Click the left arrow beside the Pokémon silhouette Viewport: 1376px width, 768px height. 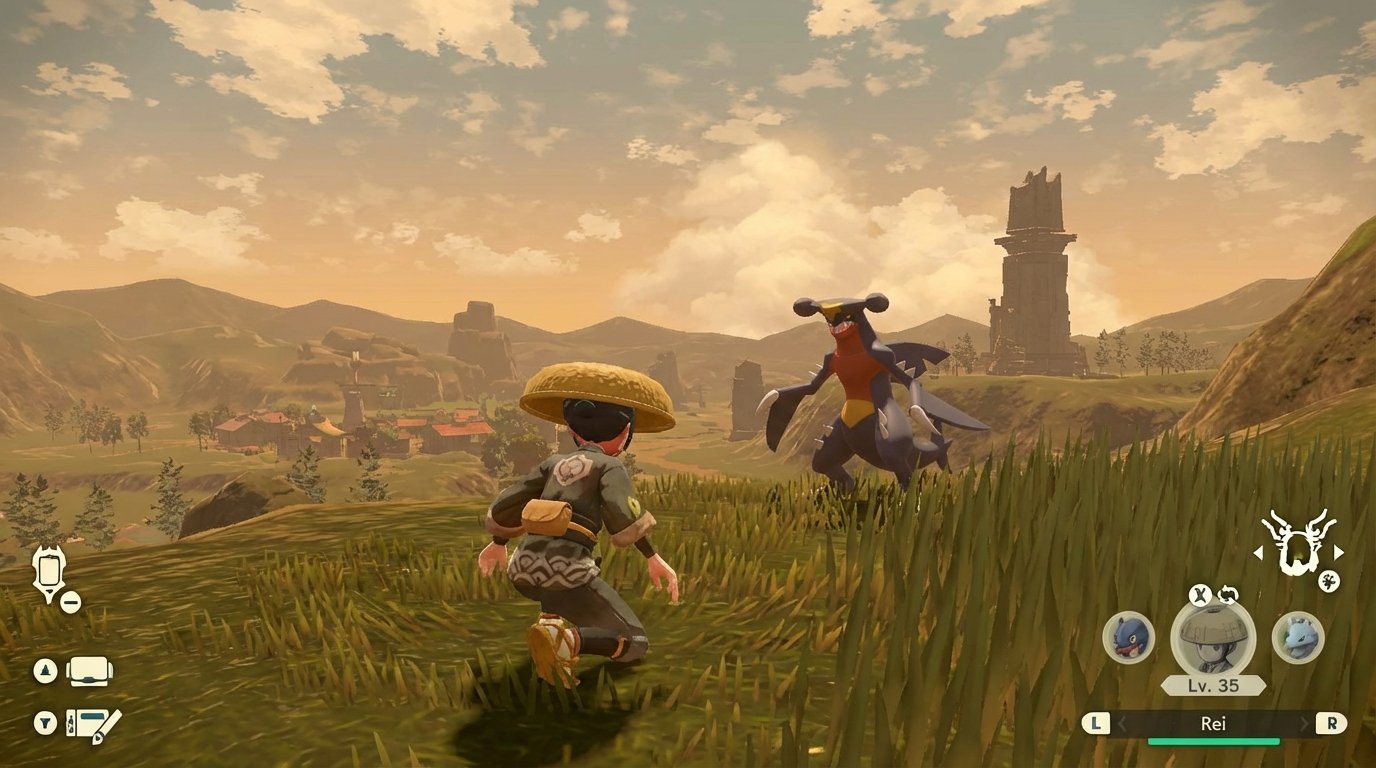[1258, 554]
